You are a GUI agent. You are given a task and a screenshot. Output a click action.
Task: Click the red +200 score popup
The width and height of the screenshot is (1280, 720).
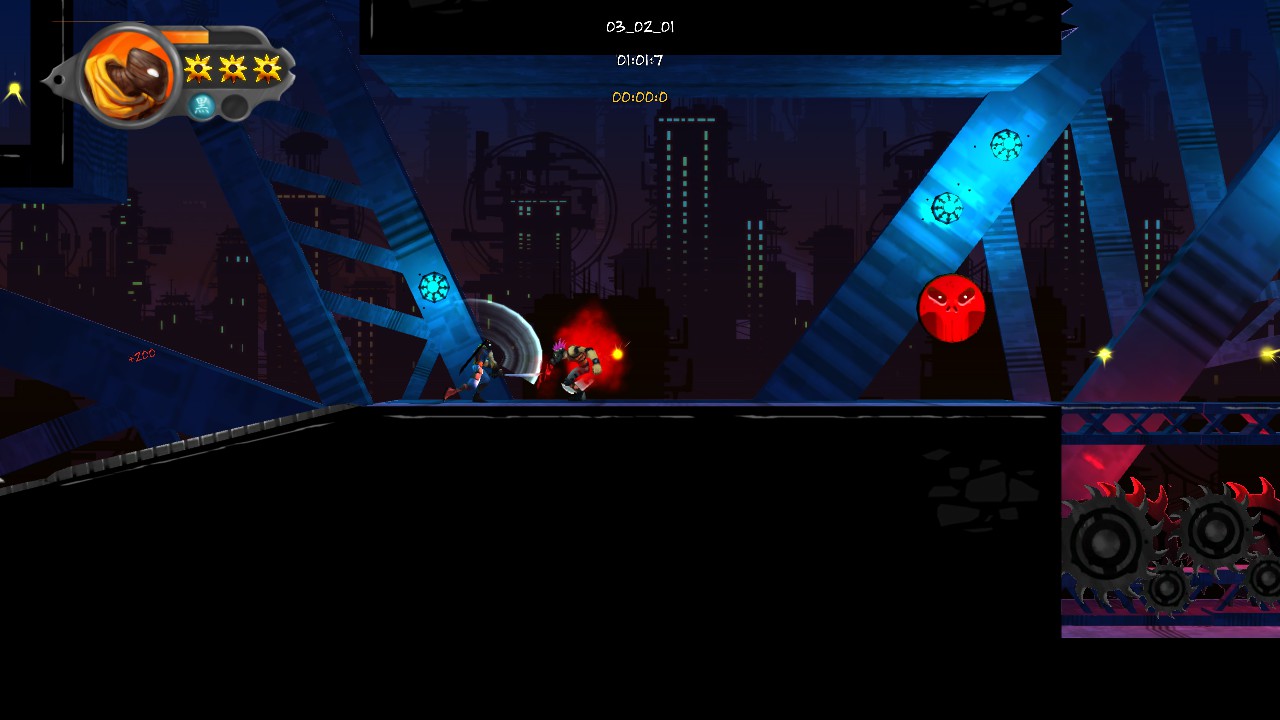click(140, 354)
